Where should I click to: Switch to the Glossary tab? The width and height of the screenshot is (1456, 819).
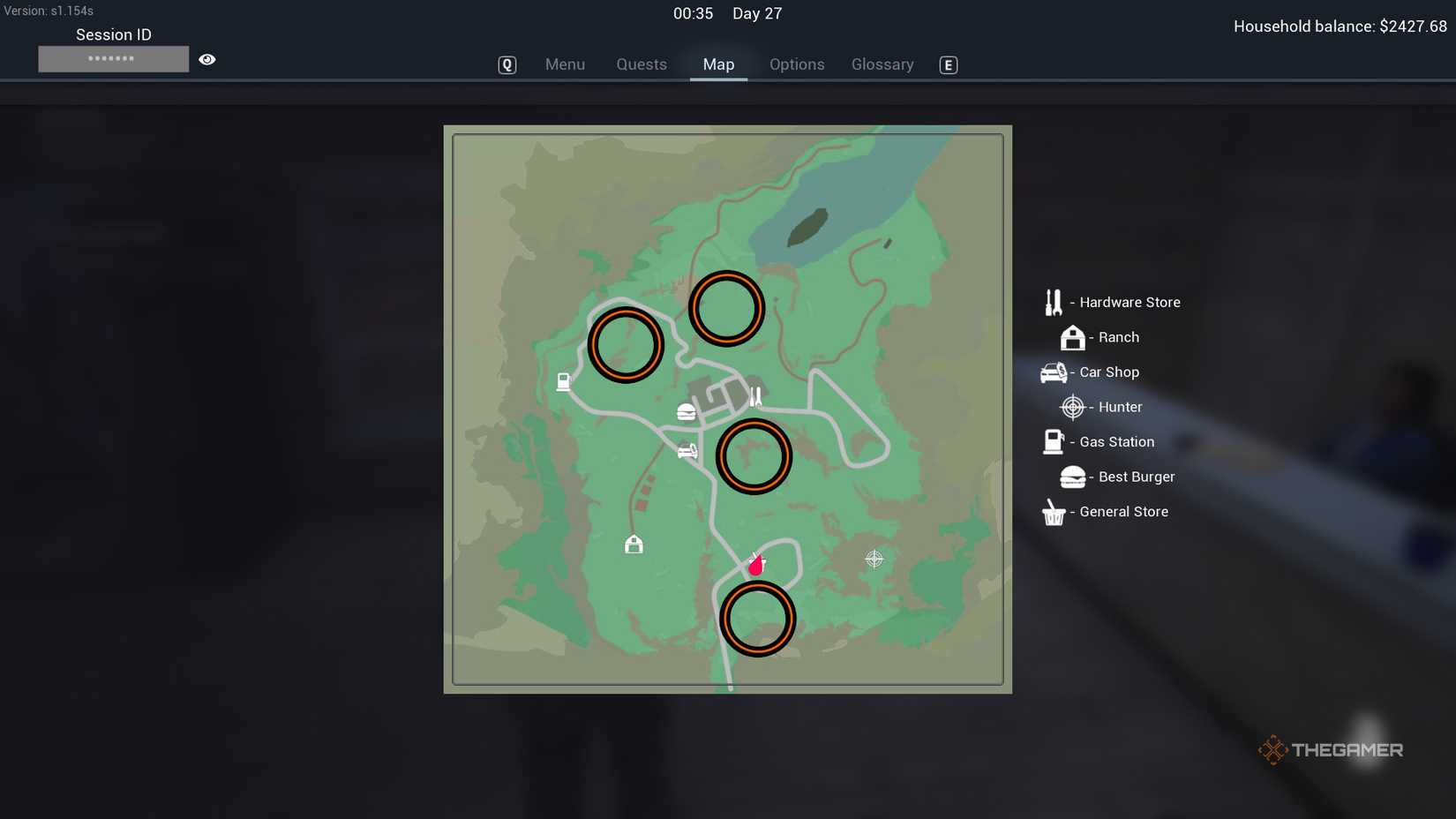882,64
